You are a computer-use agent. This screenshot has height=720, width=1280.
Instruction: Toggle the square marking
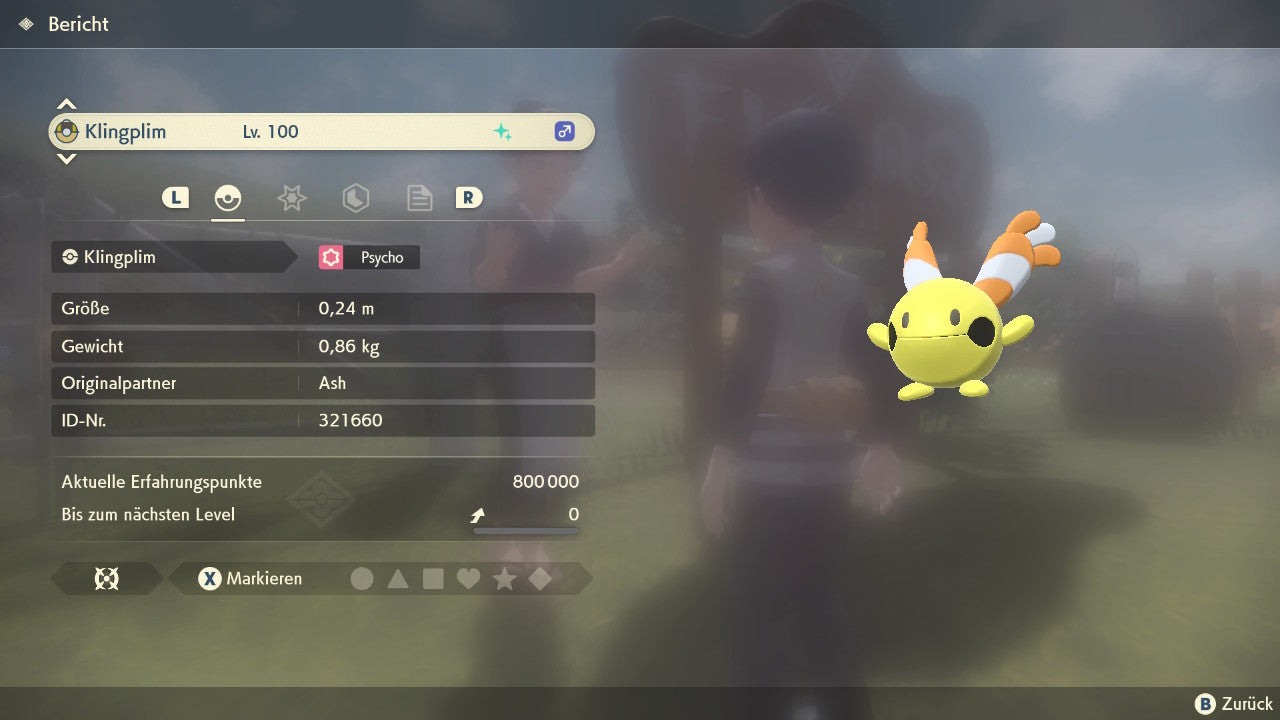[x=433, y=578]
